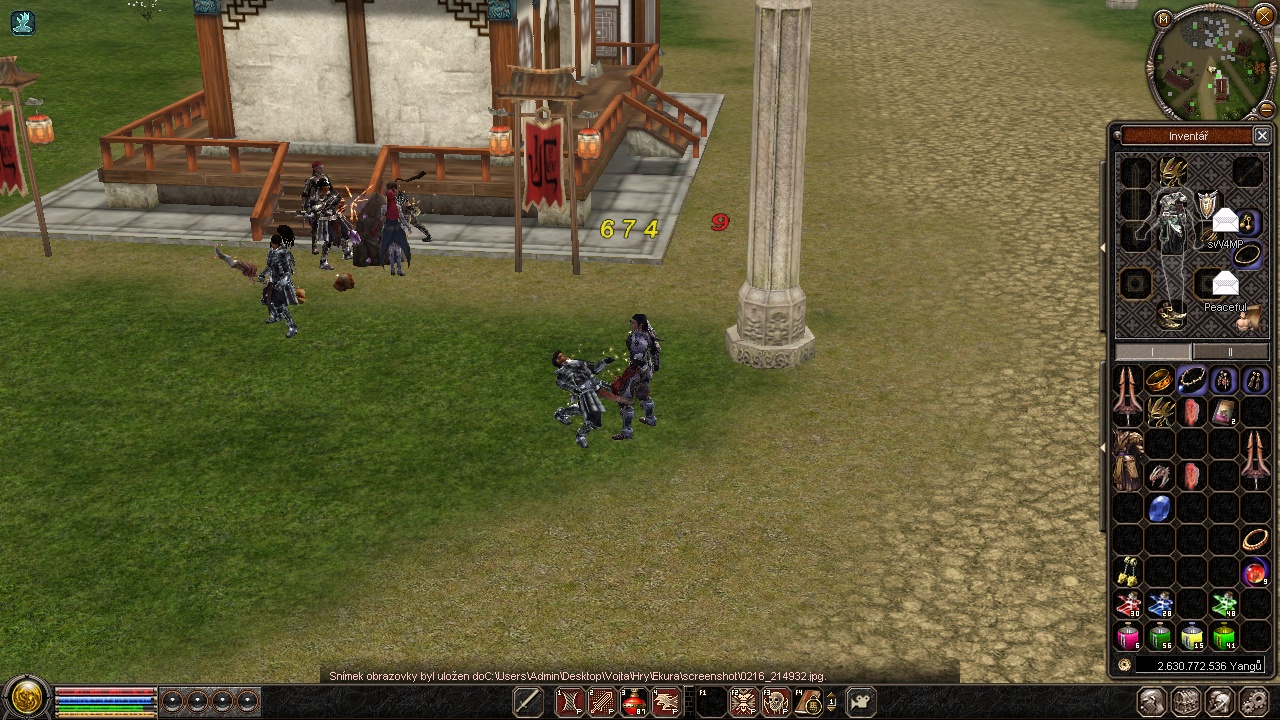Close the Inventář window
This screenshot has width=1280, height=720.
1262,136
